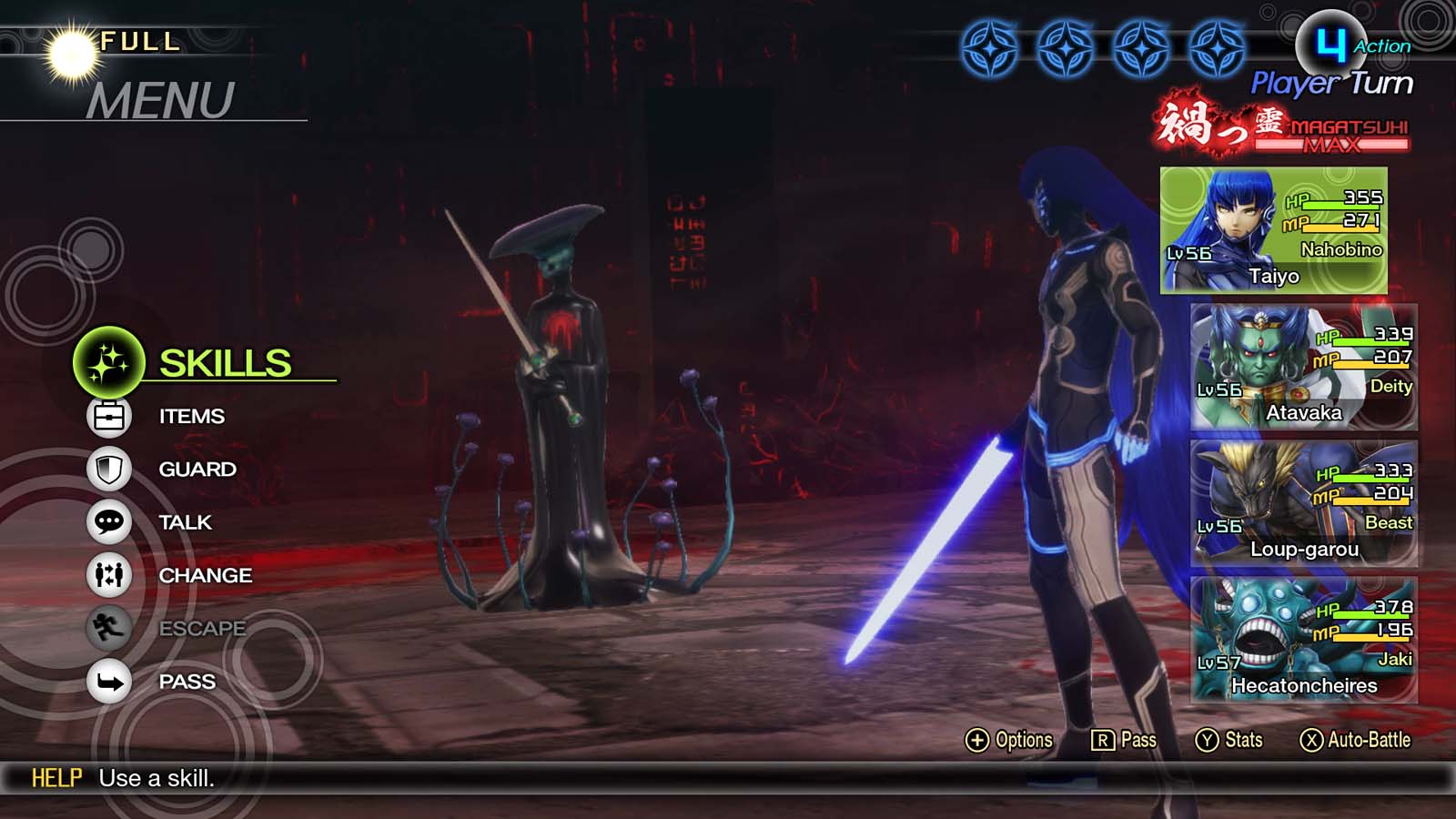Image resolution: width=1456 pixels, height=819 pixels.
Task: Select the CHANGE swap icon
Action: 110,575
